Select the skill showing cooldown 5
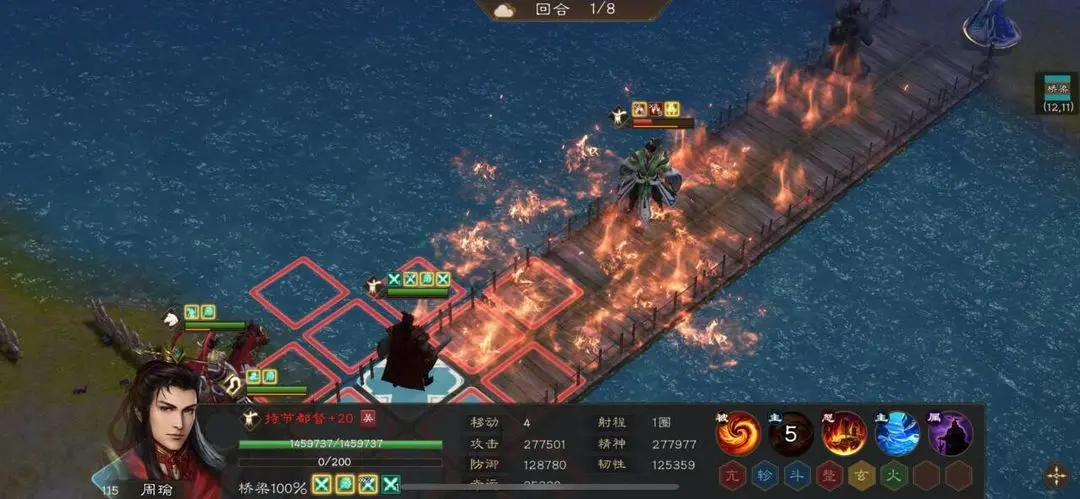Screen dimensions: 1080x499 coord(791,433)
